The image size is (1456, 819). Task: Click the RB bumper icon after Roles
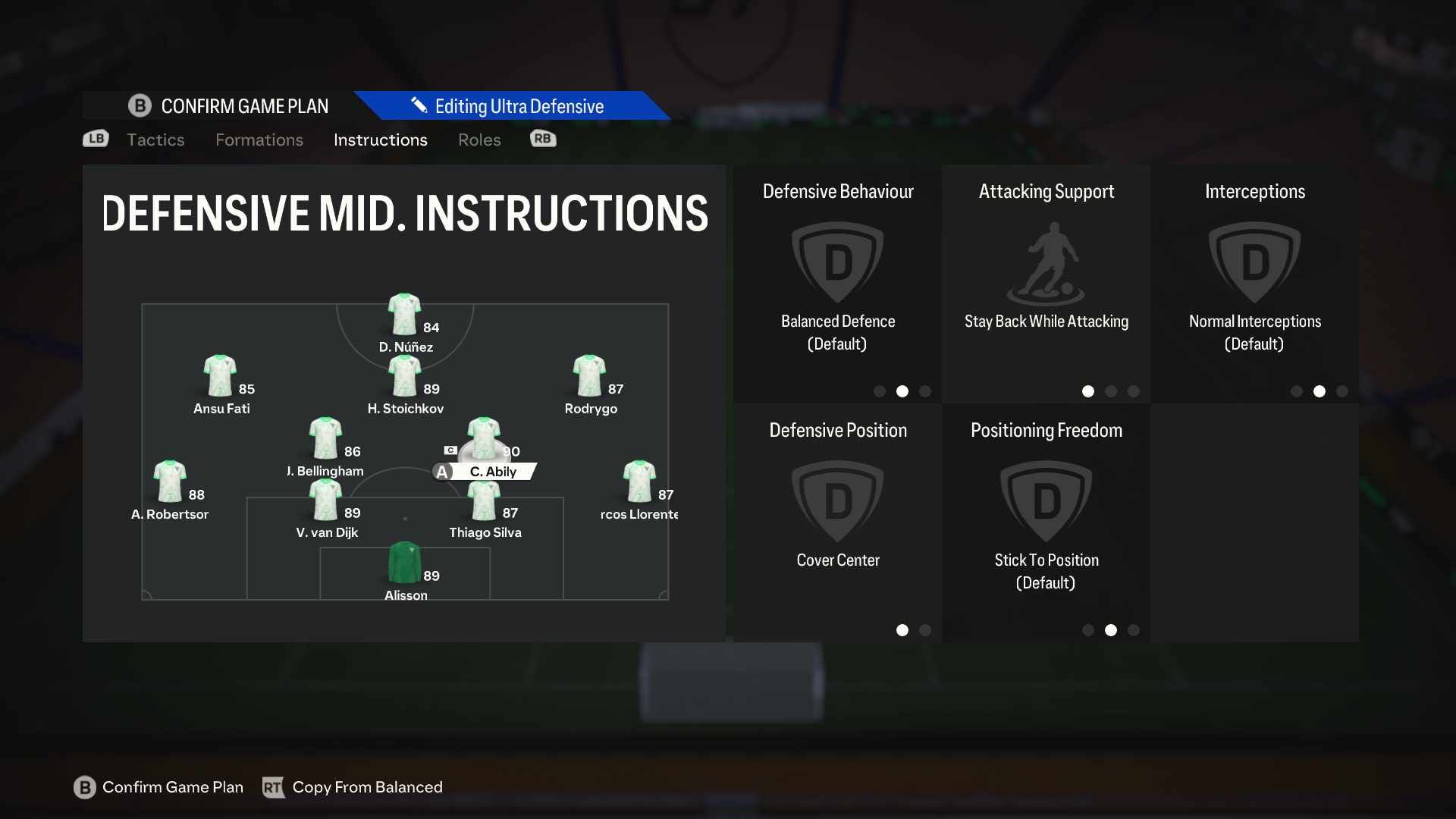tap(542, 139)
